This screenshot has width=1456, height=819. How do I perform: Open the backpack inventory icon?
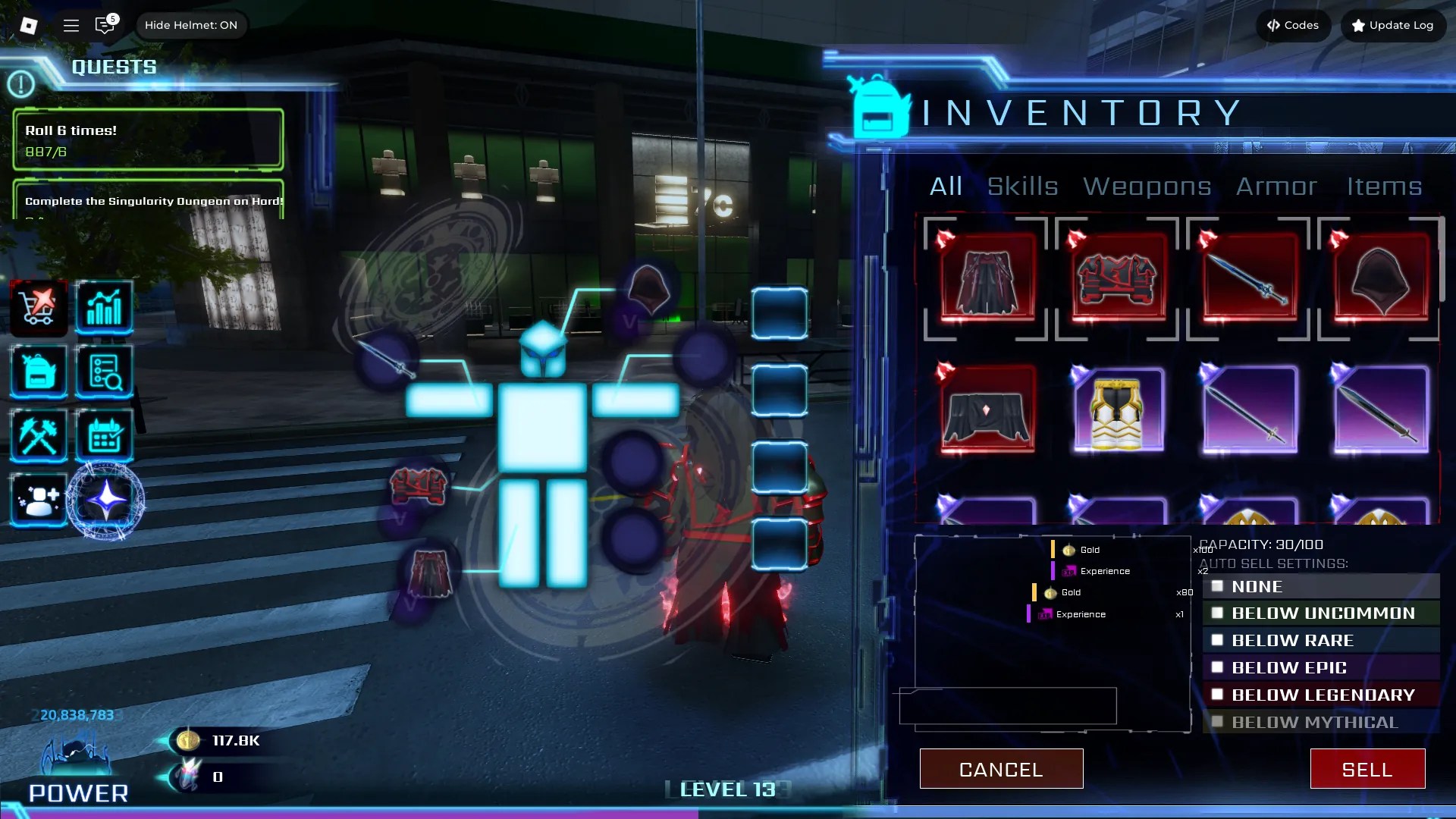(38, 372)
